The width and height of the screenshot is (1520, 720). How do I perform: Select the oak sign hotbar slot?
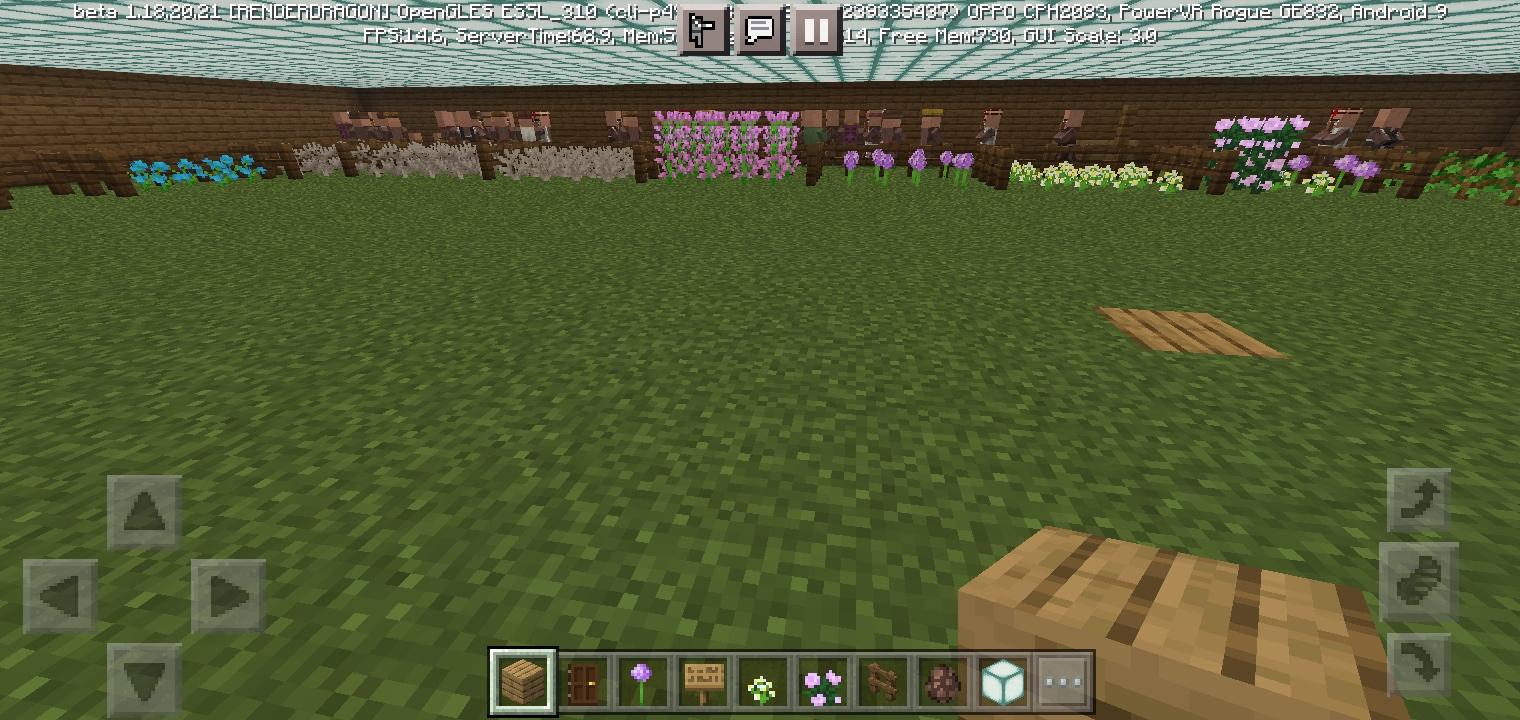pos(702,683)
